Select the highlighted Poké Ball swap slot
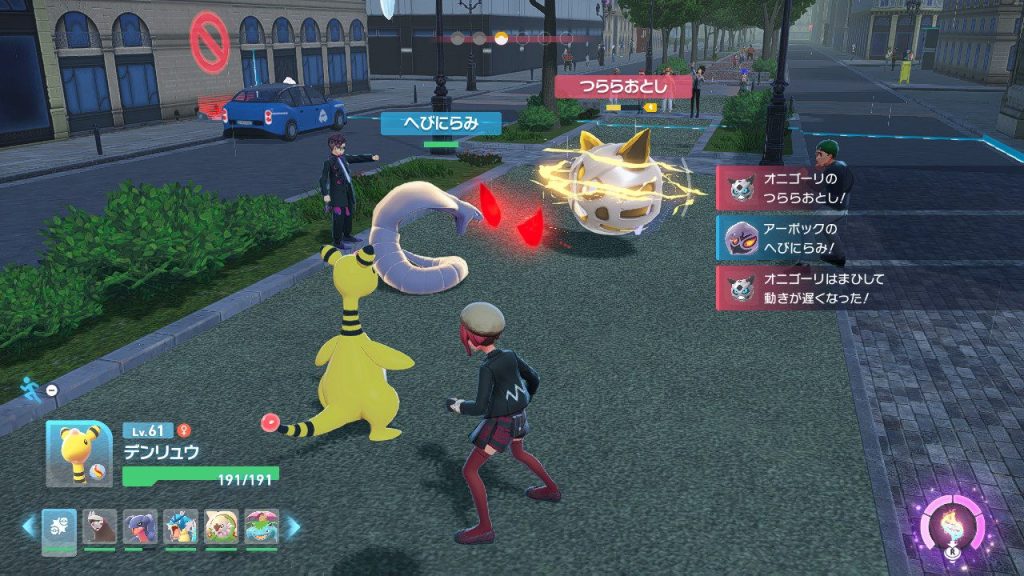The image size is (1024, 576). (58, 528)
